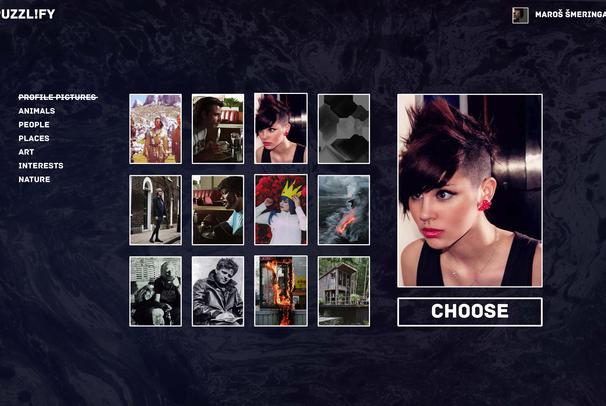606x406 pixels.
Task: Show the Art category
Action: [26, 152]
